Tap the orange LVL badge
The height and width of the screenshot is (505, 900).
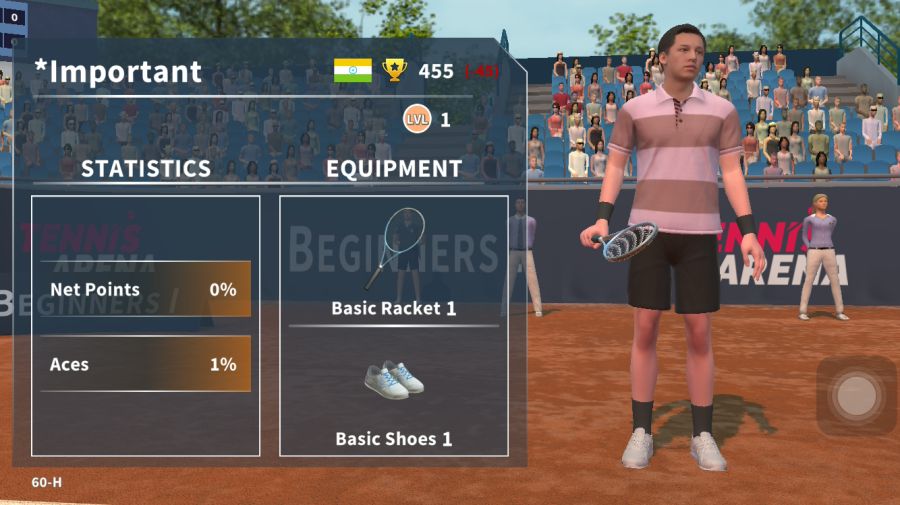tap(417, 120)
